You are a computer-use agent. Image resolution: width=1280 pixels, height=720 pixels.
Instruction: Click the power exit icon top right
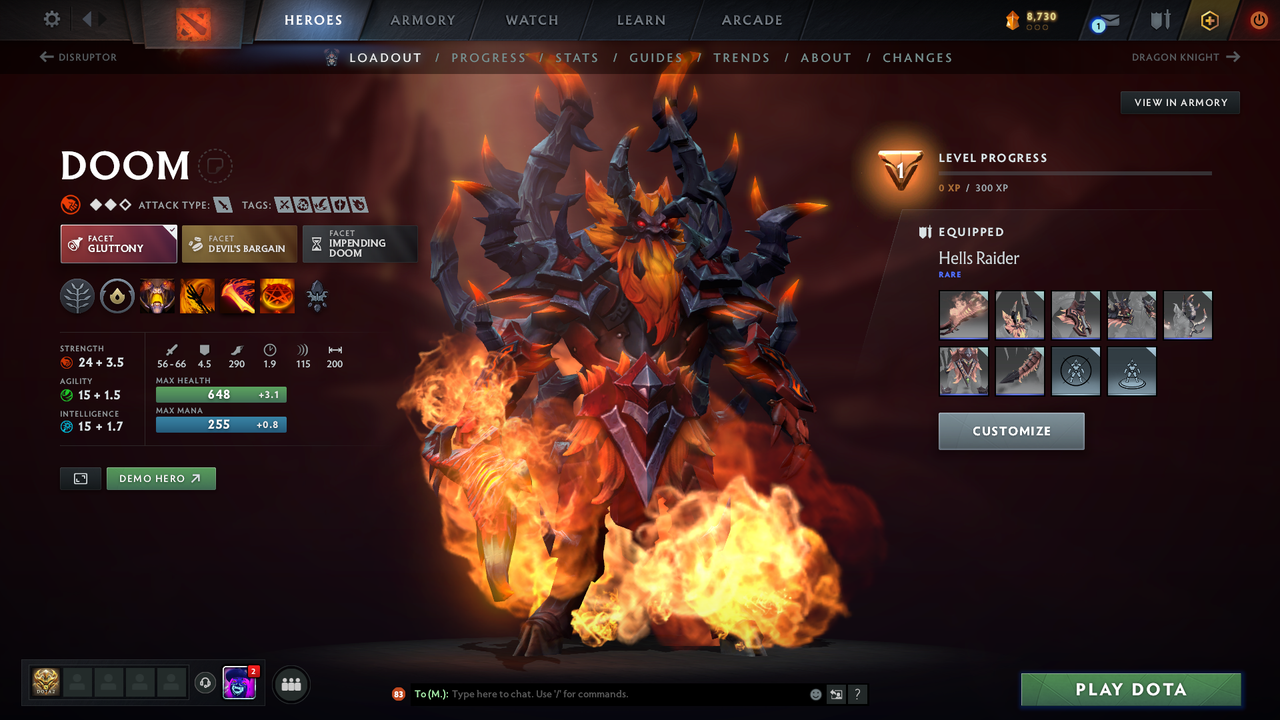(x=1259, y=19)
